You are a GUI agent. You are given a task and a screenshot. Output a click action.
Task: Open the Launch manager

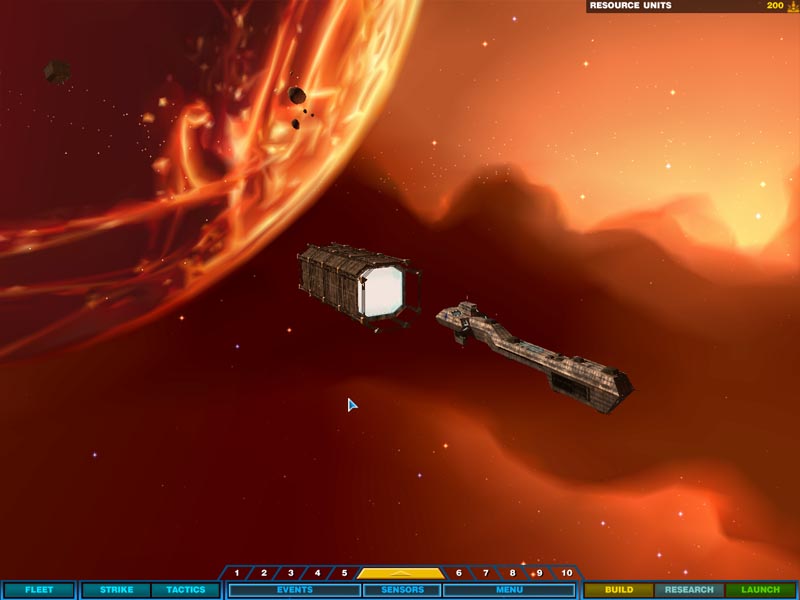coord(760,590)
